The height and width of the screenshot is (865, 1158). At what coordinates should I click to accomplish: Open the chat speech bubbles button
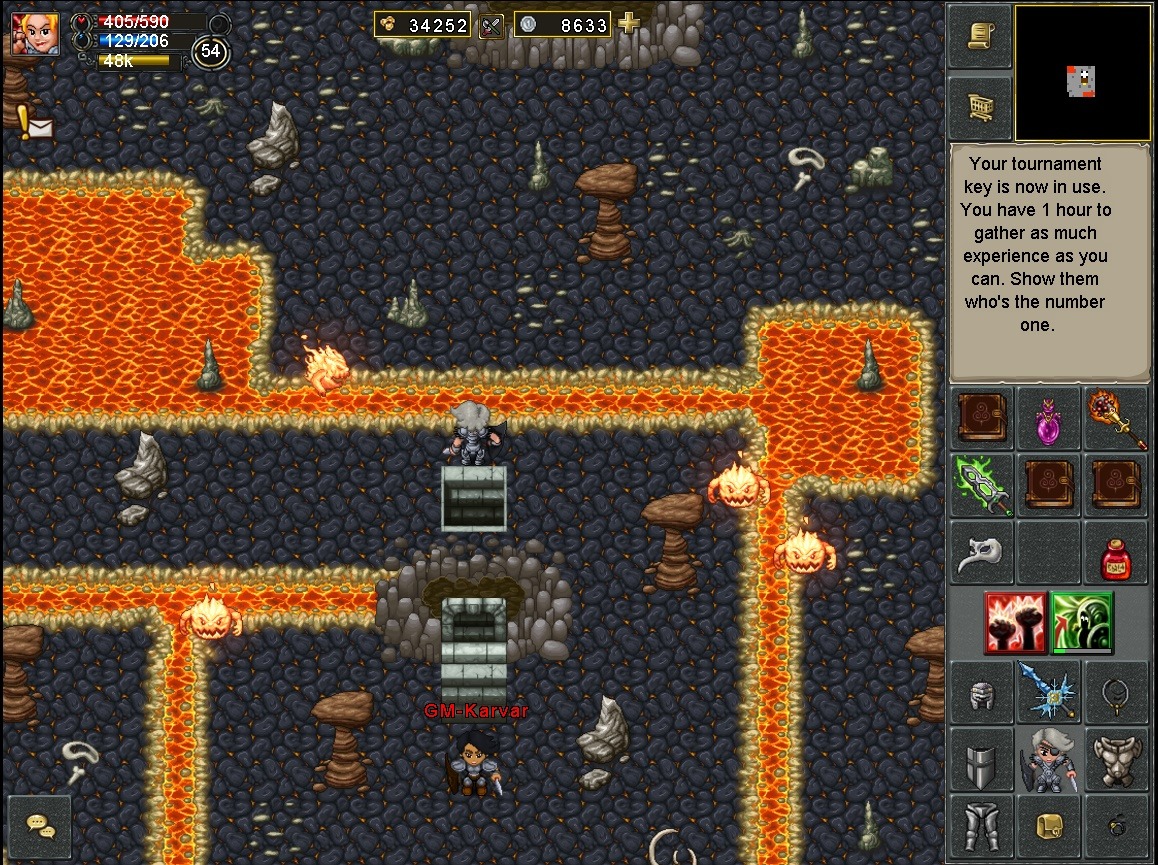coord(40,826)
